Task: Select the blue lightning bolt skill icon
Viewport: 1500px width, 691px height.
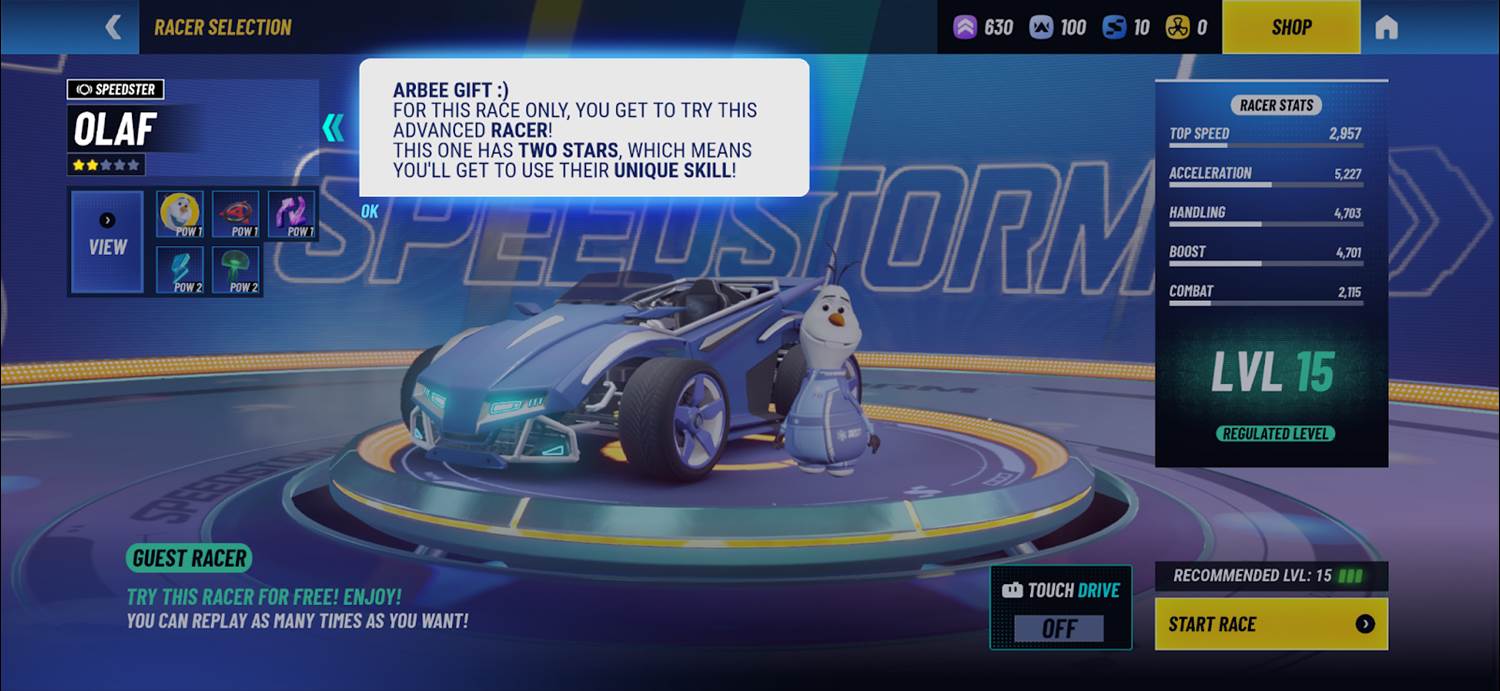Action: point(180,270)
